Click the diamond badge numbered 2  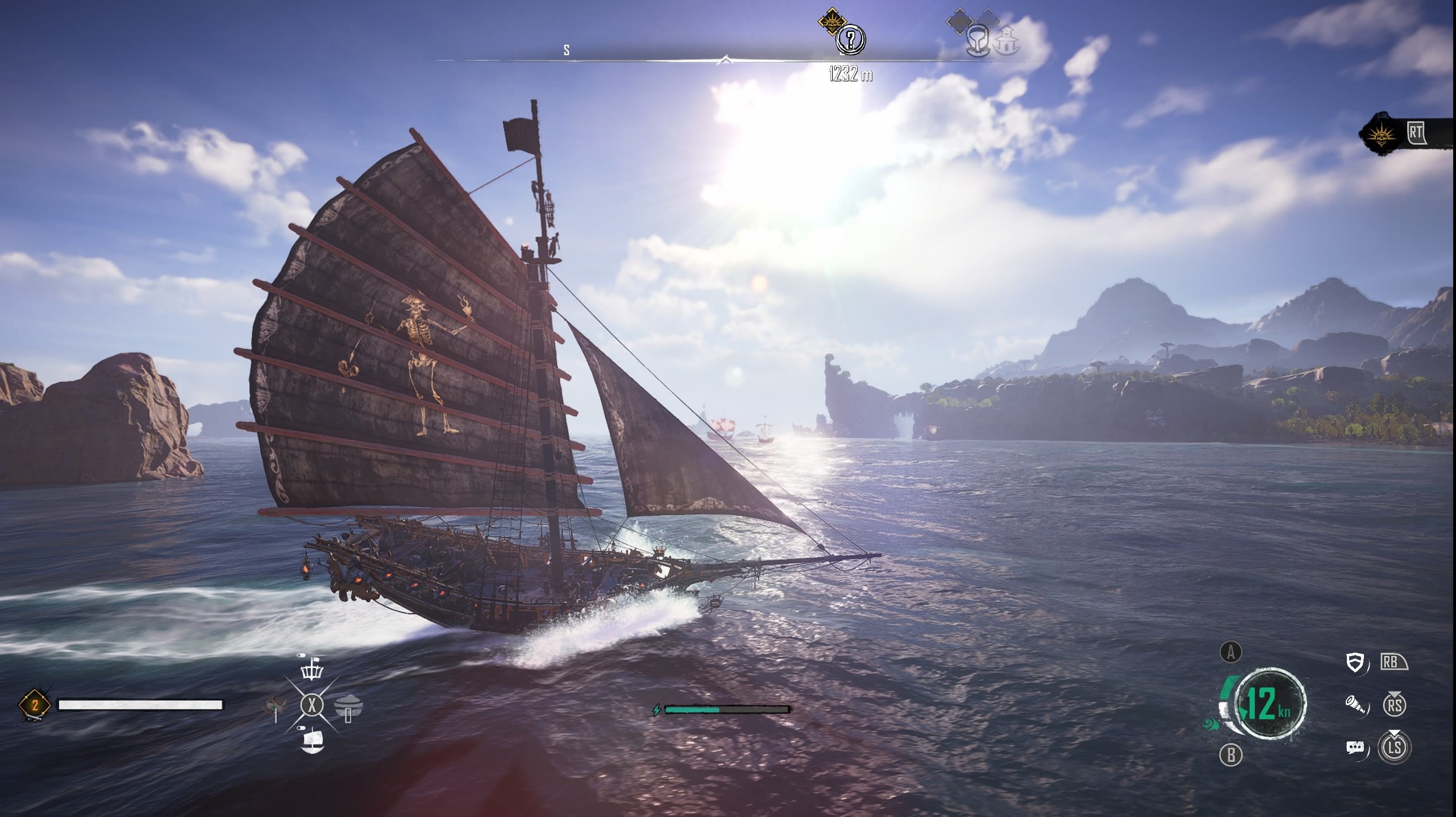pos(35,706)
